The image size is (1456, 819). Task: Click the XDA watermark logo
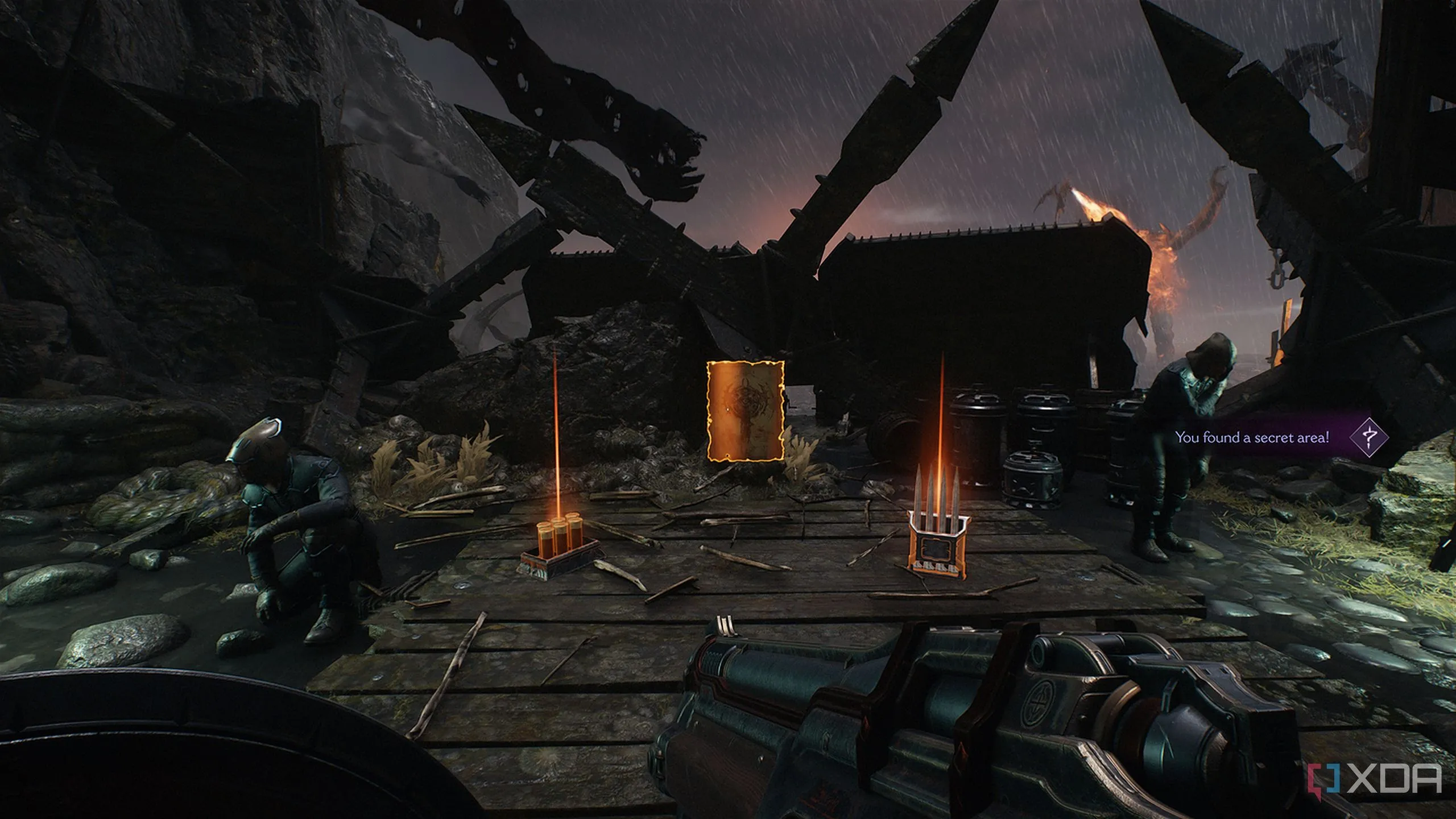pos(1381,777)
